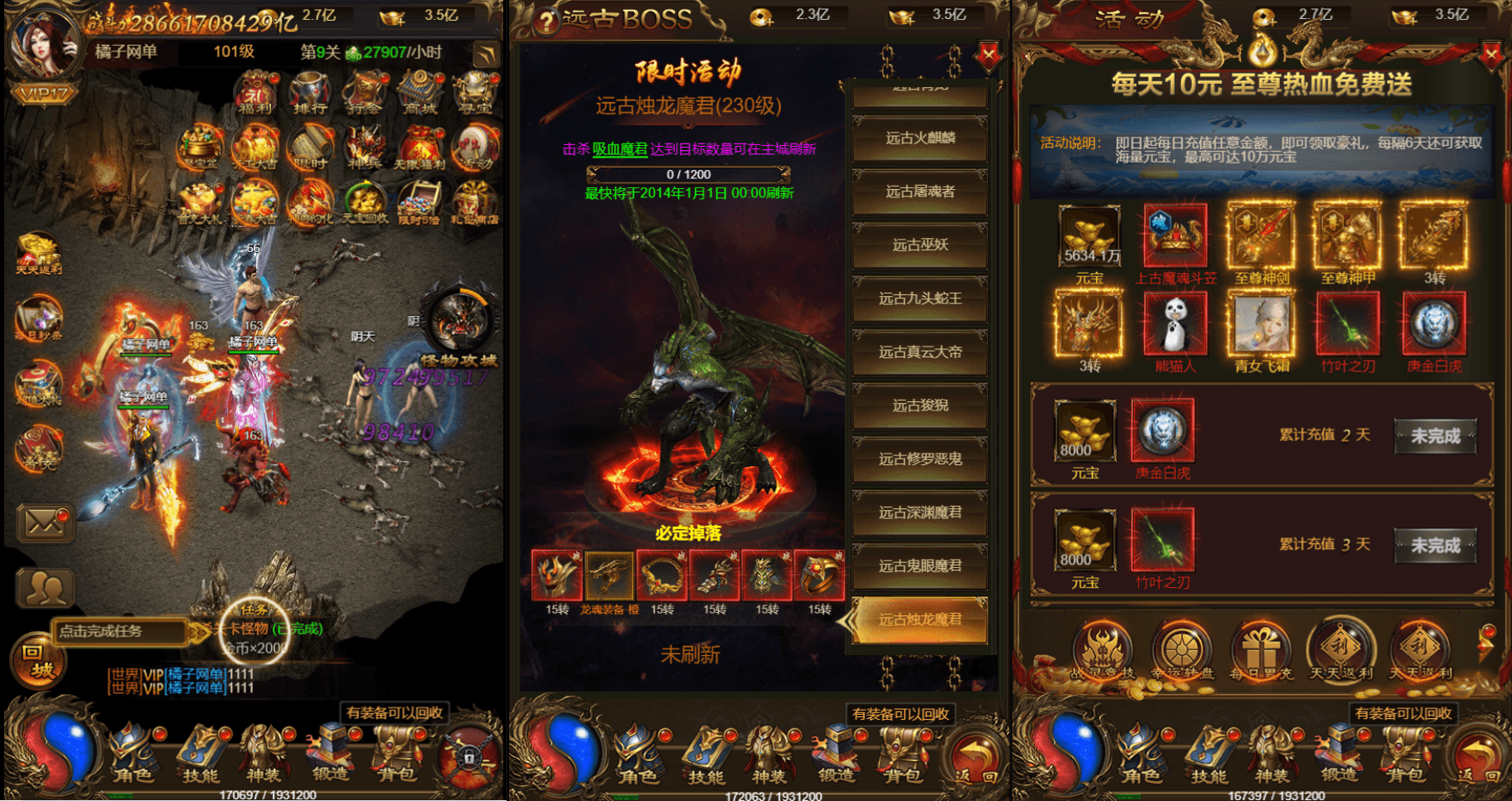1512x801 pixels.
Task: Open the 福利 welfare gift bag icon
Action: pyautogui.click(x=256, y=92)
